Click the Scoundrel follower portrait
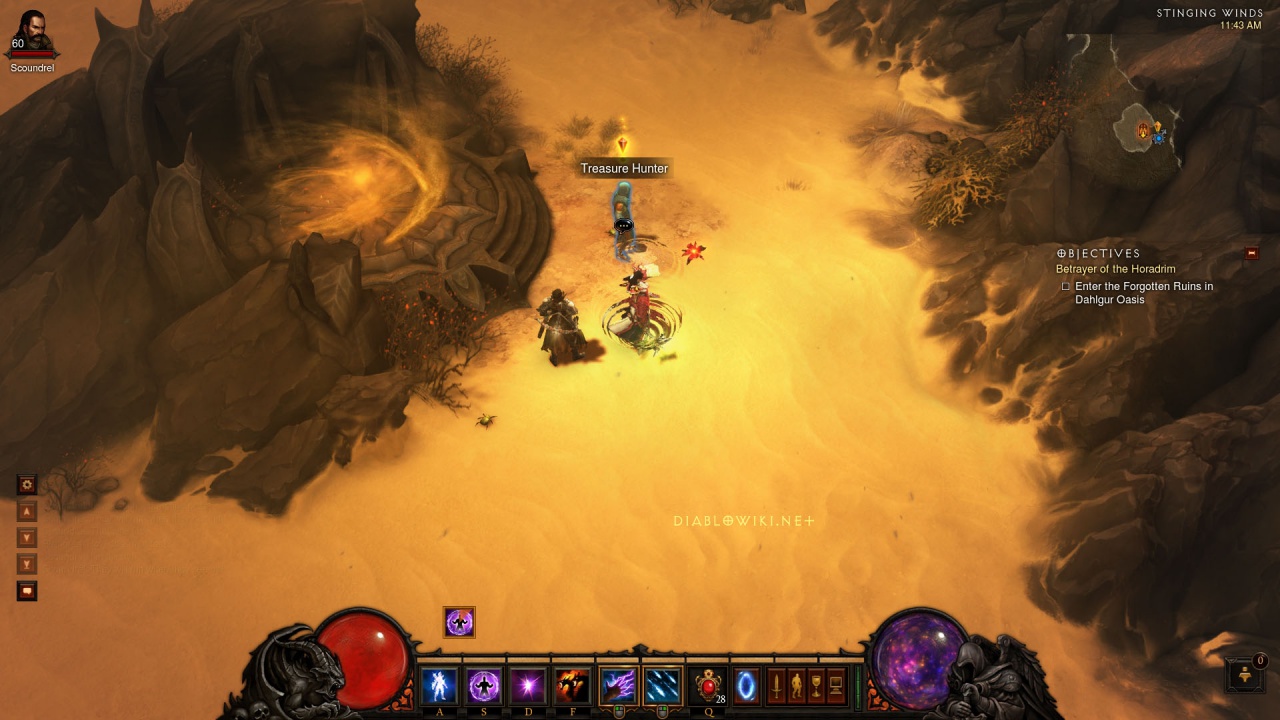 click(x=33, y=34)
